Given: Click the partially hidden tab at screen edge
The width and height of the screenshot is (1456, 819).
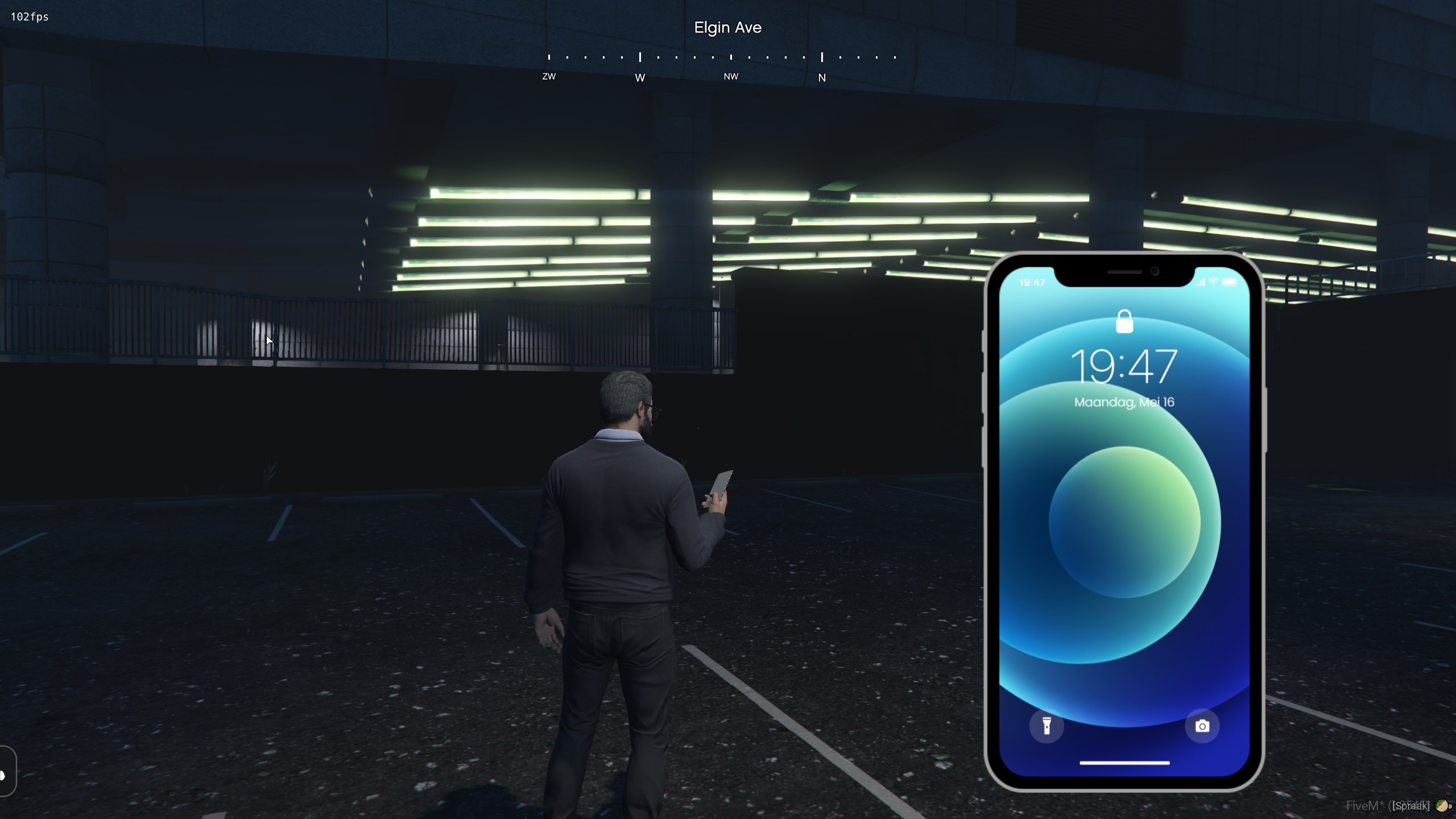Looking at the screenshot, I should tap(7, 771).
